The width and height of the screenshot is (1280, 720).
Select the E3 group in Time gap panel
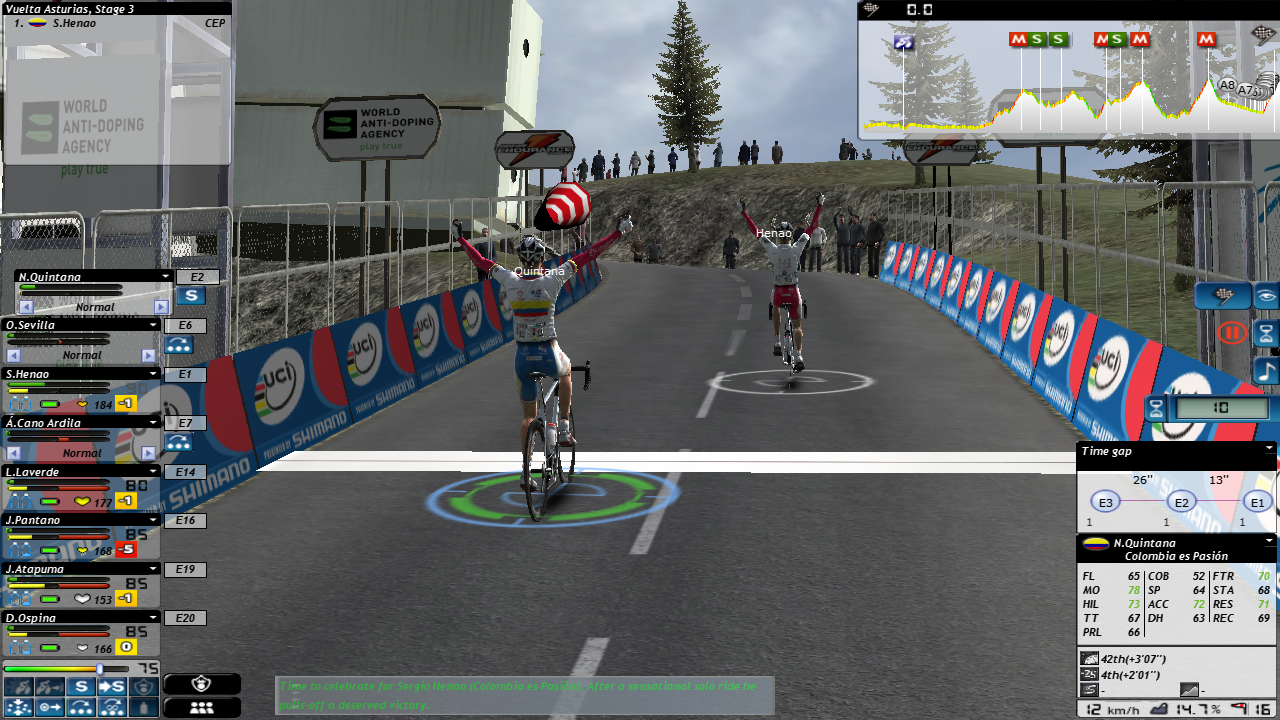point(1105,503)
